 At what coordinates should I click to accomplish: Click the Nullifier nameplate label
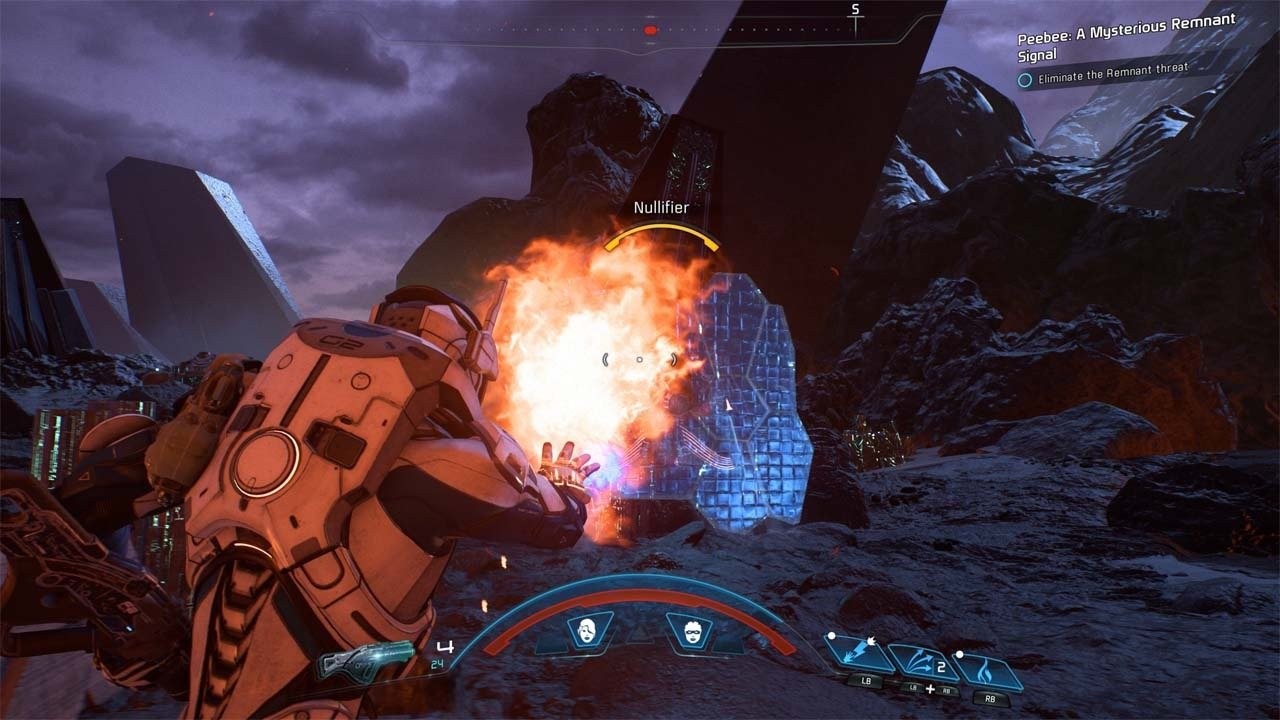[661, 207]
